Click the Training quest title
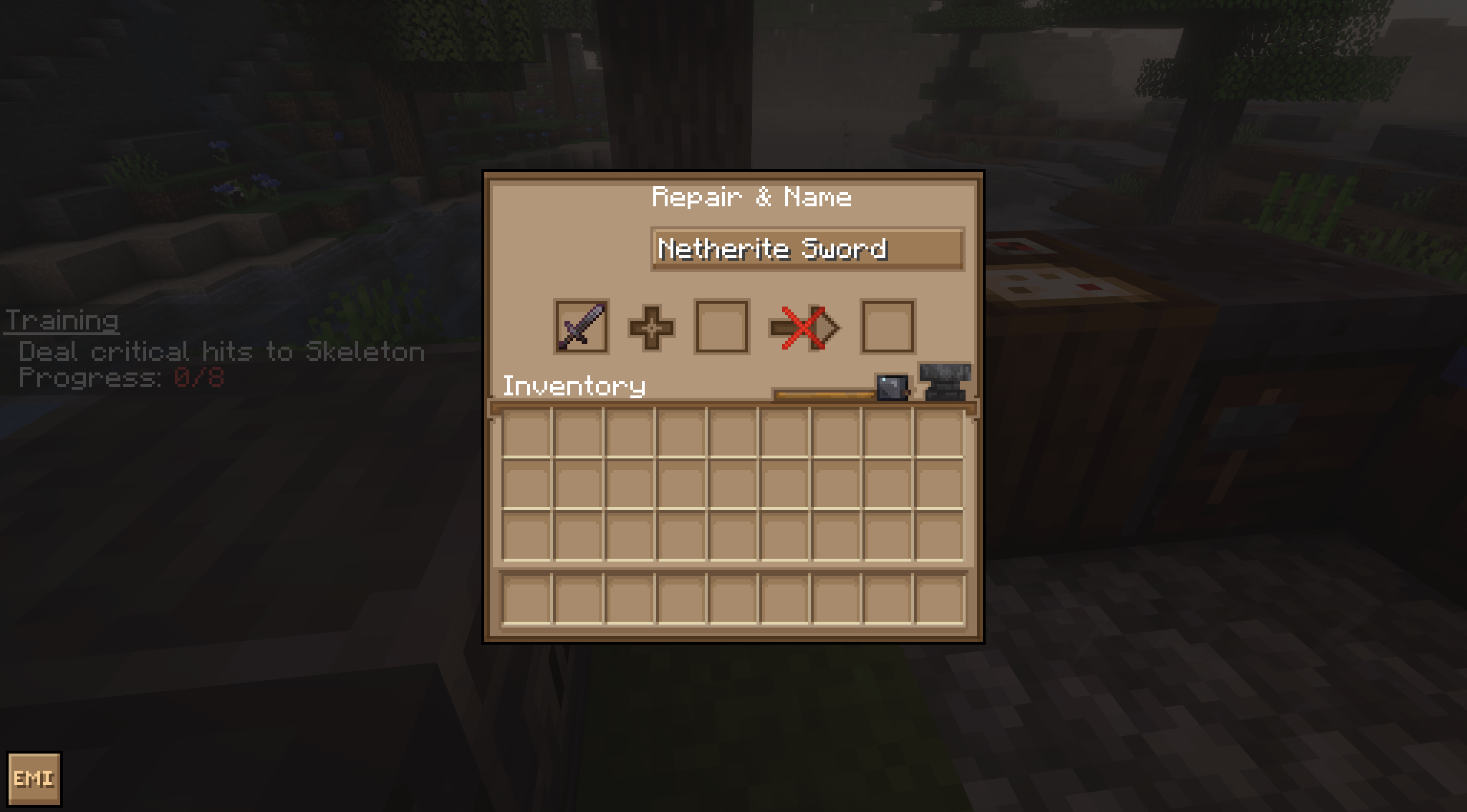 (x=63, y=321)
